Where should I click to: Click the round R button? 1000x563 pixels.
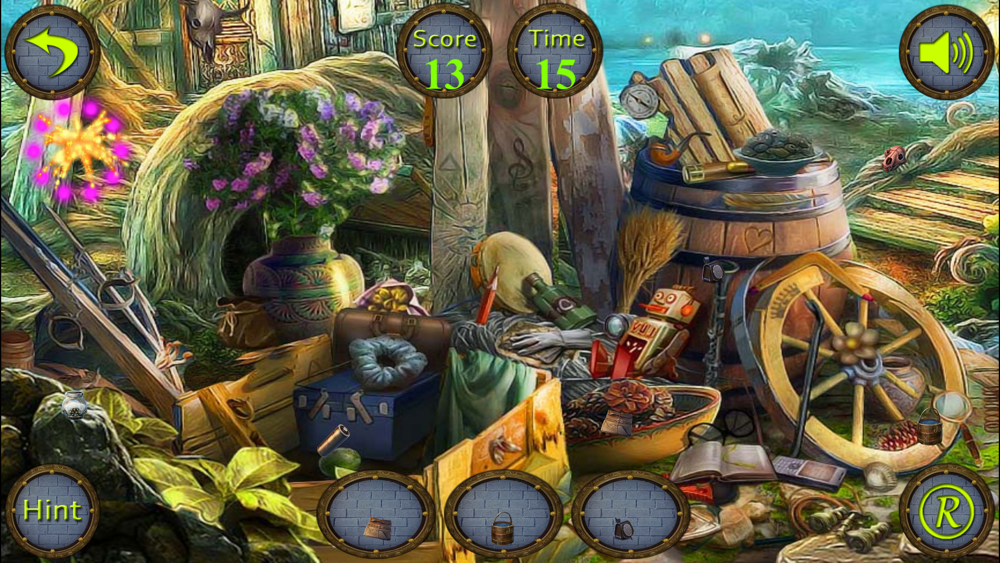point(946,510)
